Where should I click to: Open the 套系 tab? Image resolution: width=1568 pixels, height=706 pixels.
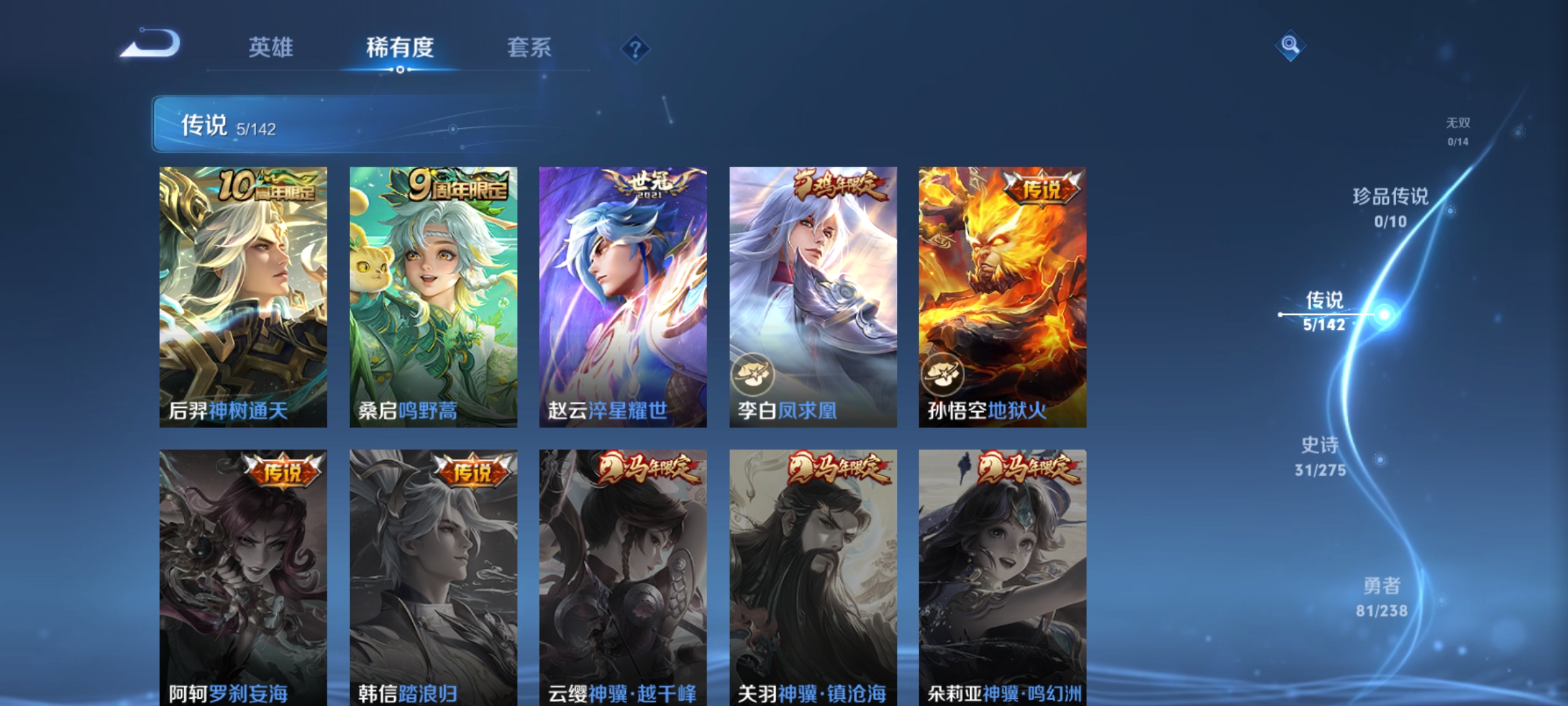click(x=531, y=47)
